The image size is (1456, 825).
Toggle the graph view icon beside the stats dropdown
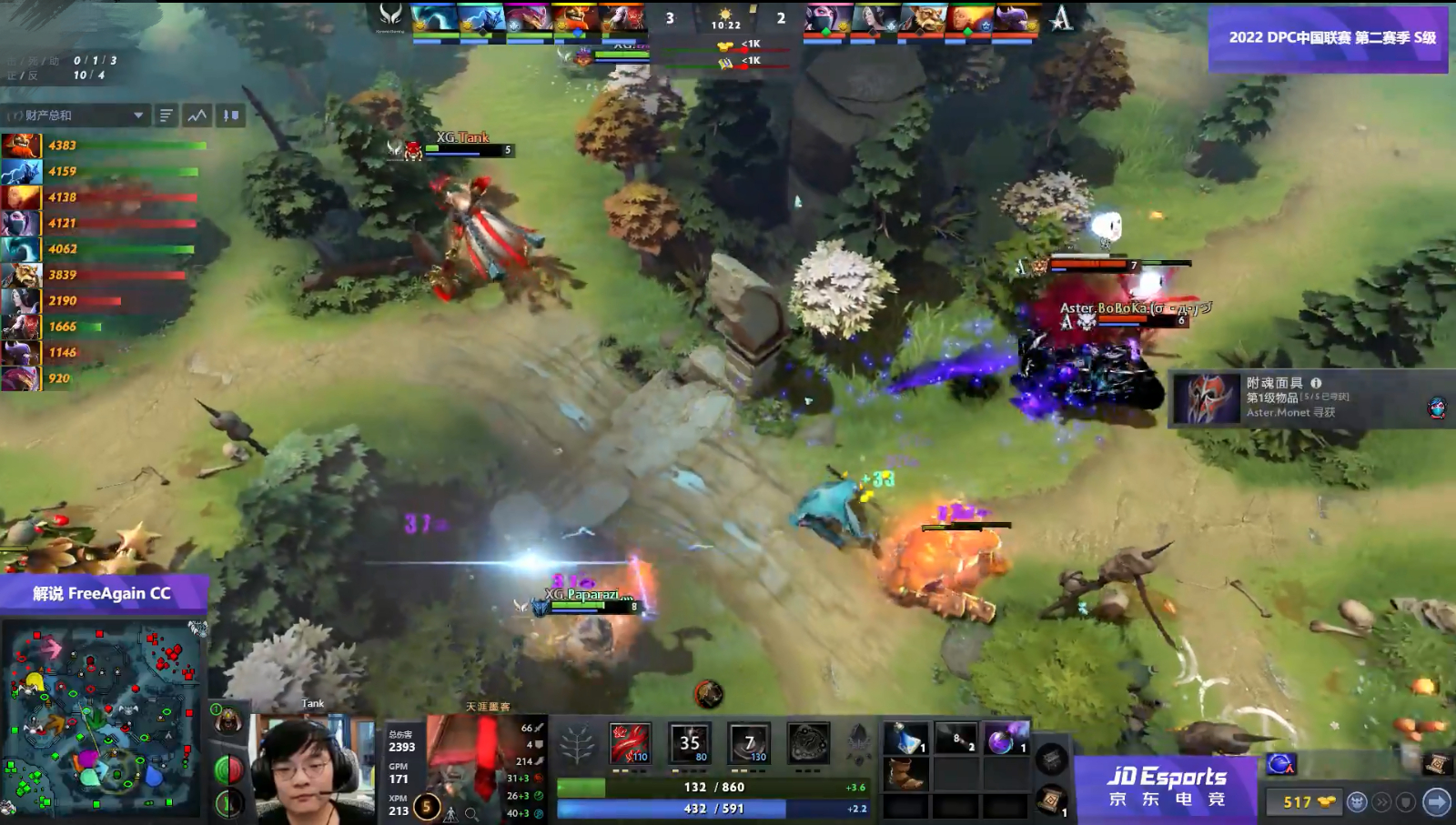point(197,116)
